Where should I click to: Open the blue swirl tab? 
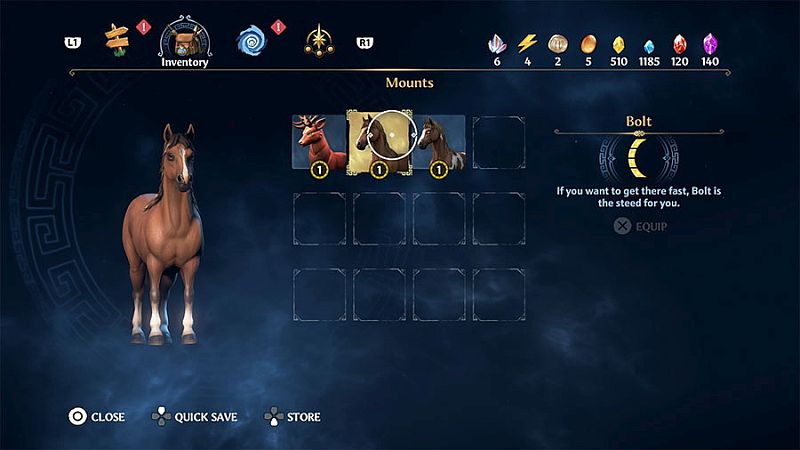pyautogui.click(x=251, y=40)
